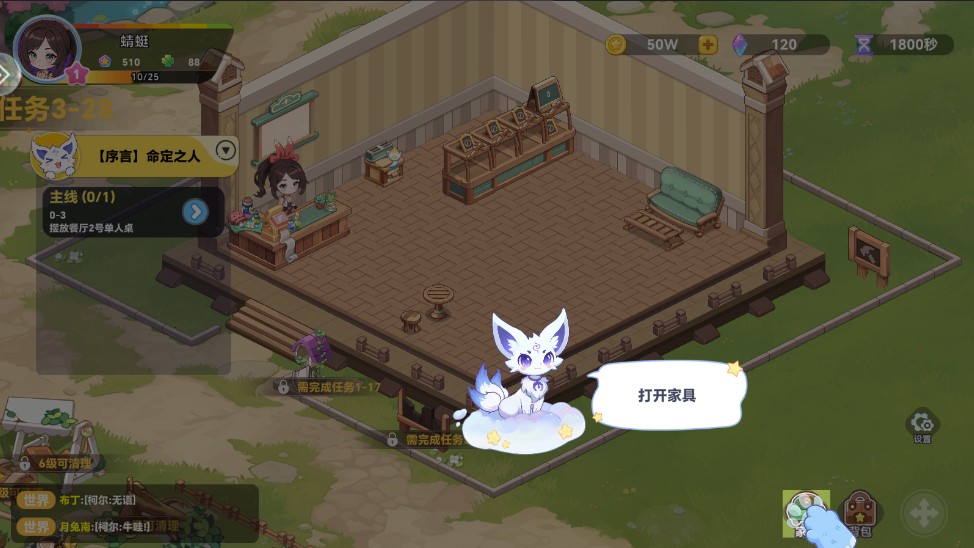
Task: Tap the four-arrow move control button
Action: (x=923, y=514)
